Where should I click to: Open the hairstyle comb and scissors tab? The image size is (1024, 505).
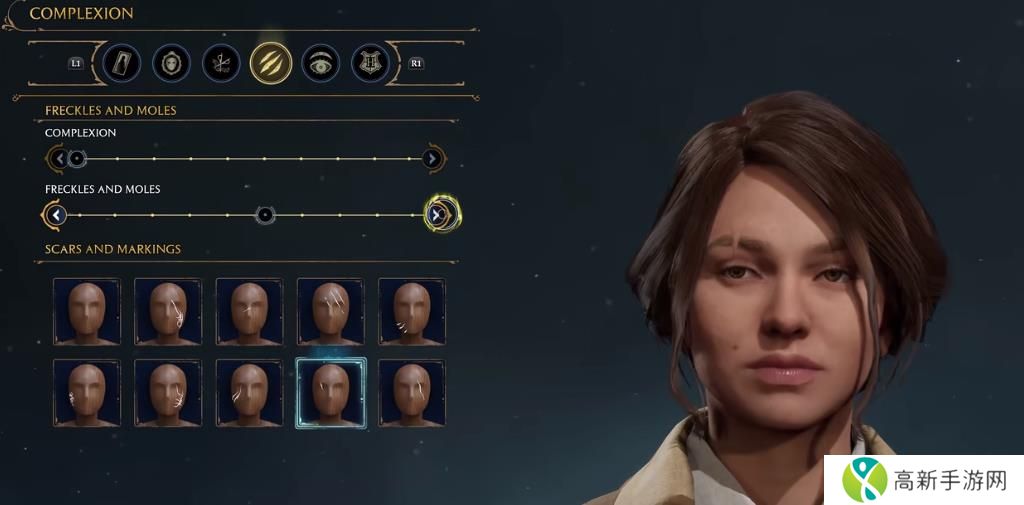[x=221, y=63]
